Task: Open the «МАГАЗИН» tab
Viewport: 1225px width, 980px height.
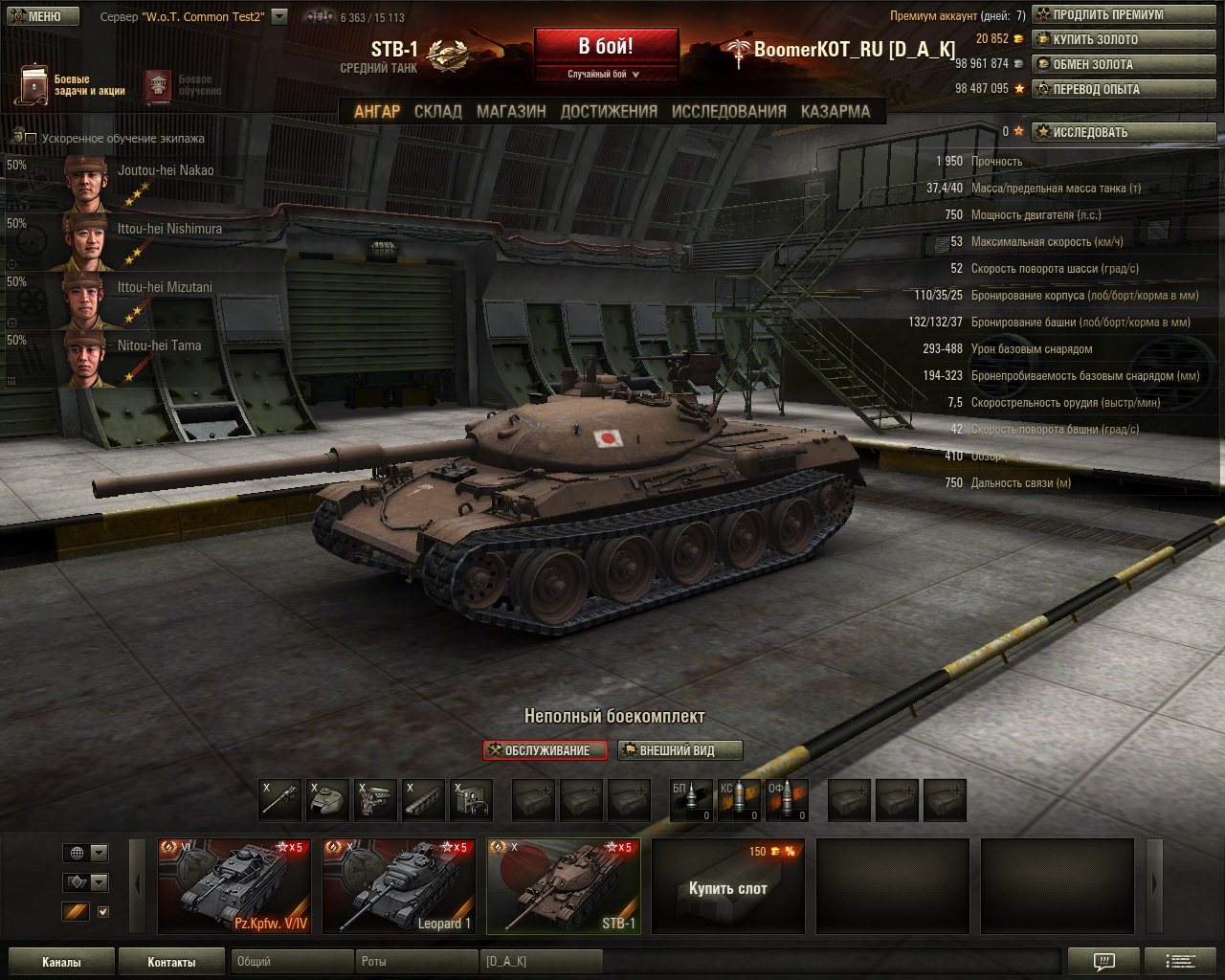Action: tap(511, 111)
